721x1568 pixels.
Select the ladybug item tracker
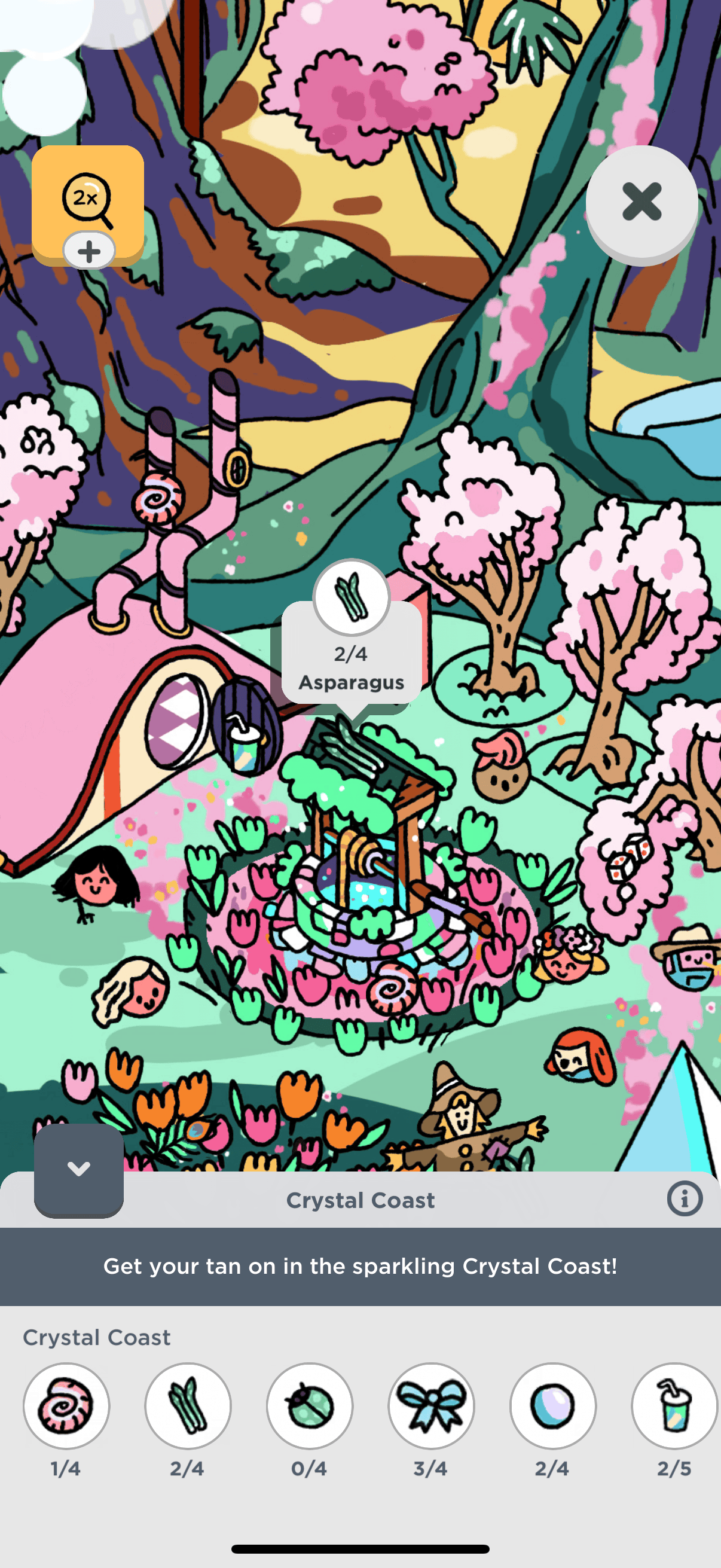[x=310, y=1406]
